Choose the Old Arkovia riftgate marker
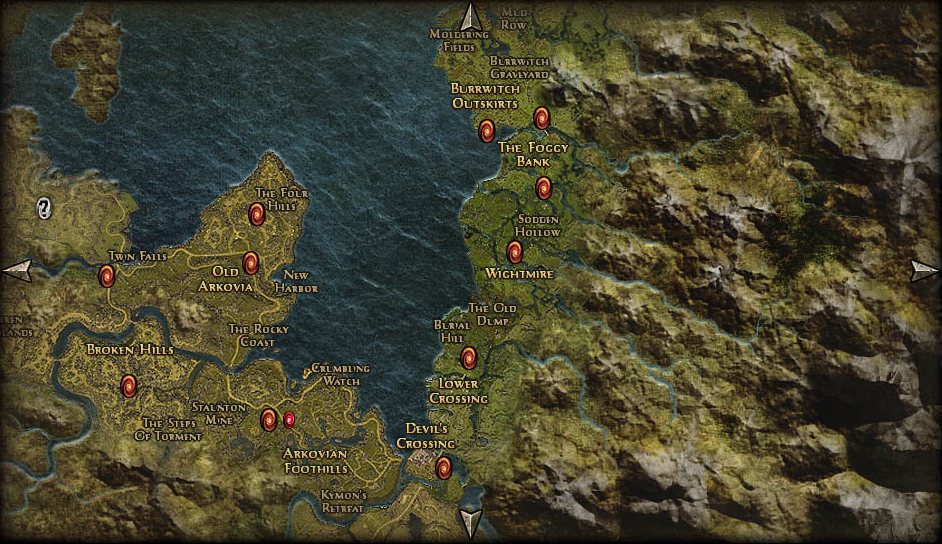This screenshot has width=942, height=544. 251,263
